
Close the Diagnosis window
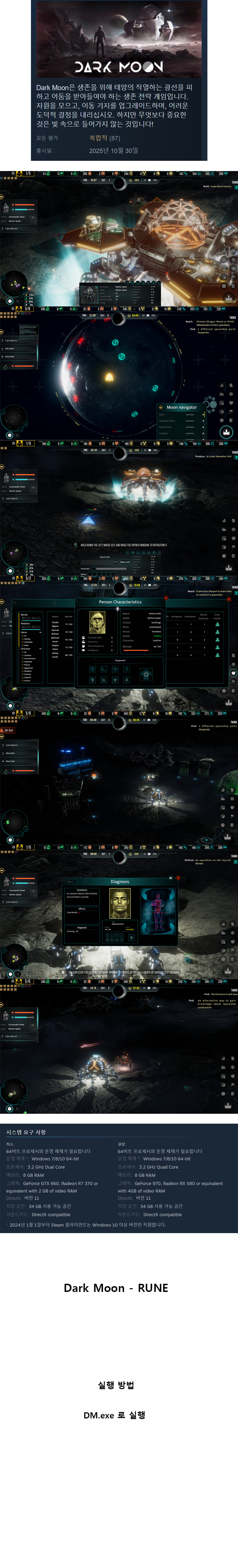coord(178,877)
